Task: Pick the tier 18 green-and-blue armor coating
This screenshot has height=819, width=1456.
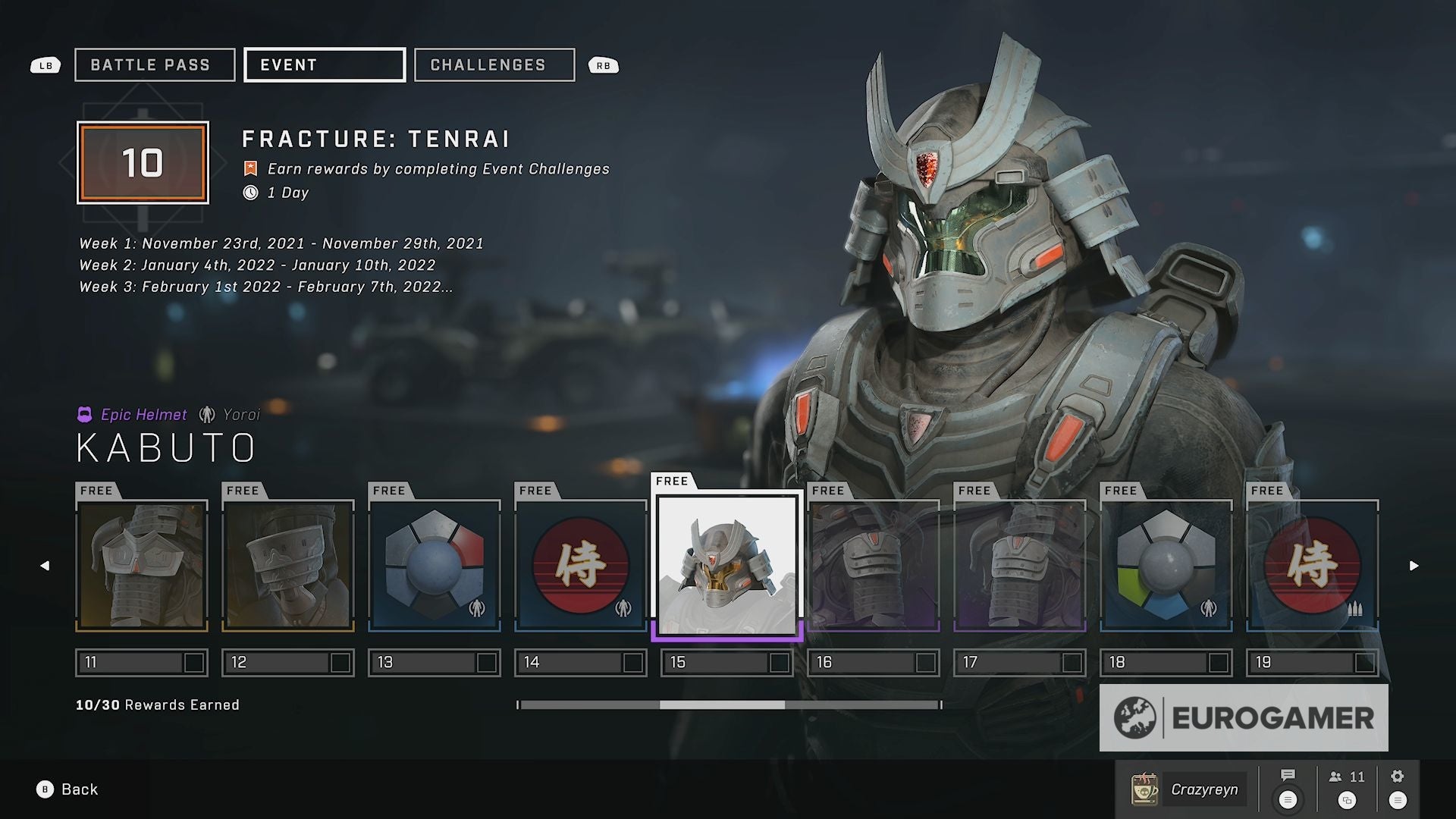Action: 1166,566
